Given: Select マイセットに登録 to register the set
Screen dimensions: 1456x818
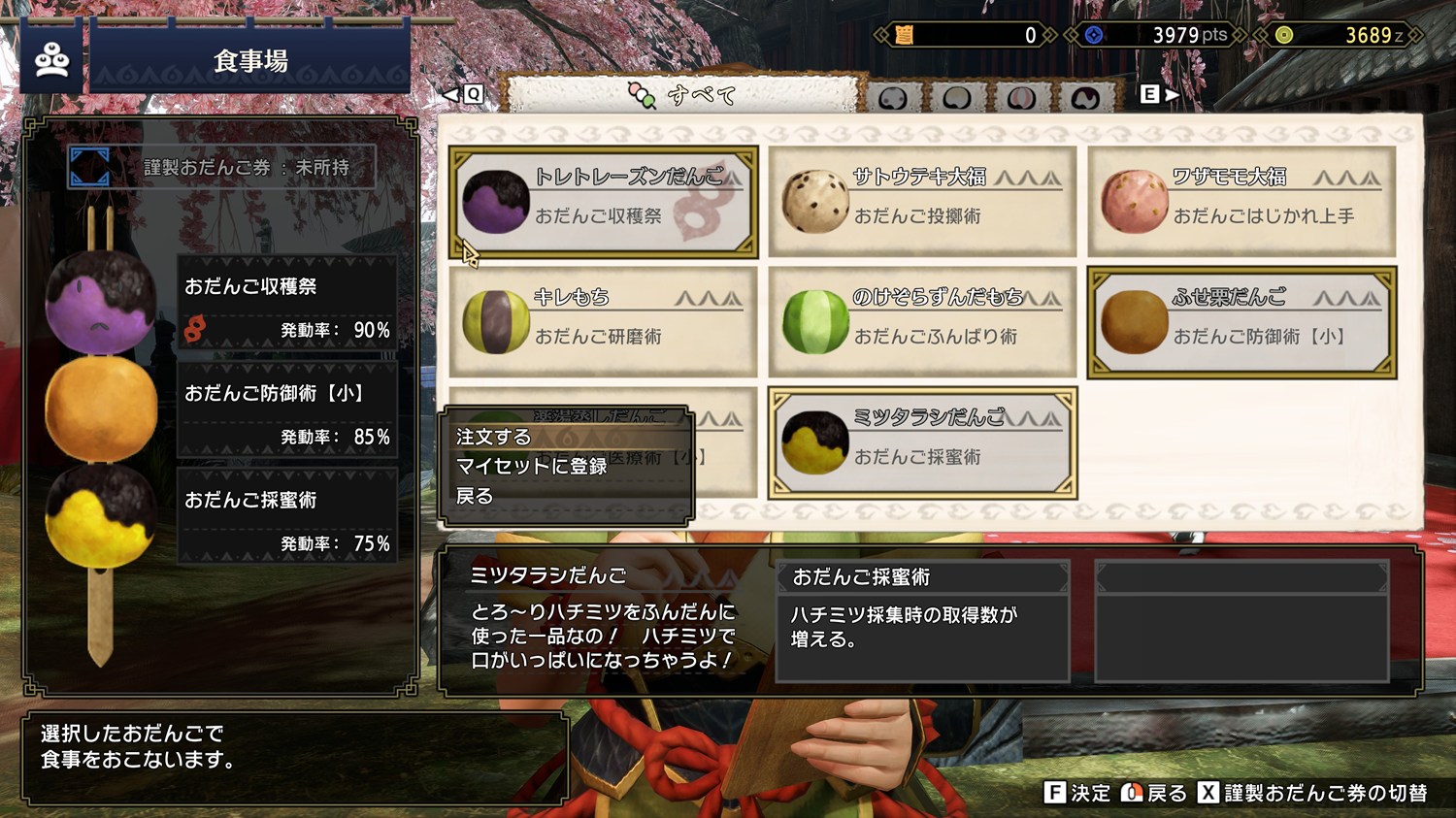Looking at the screenshot, I should (x=532, y=467).
